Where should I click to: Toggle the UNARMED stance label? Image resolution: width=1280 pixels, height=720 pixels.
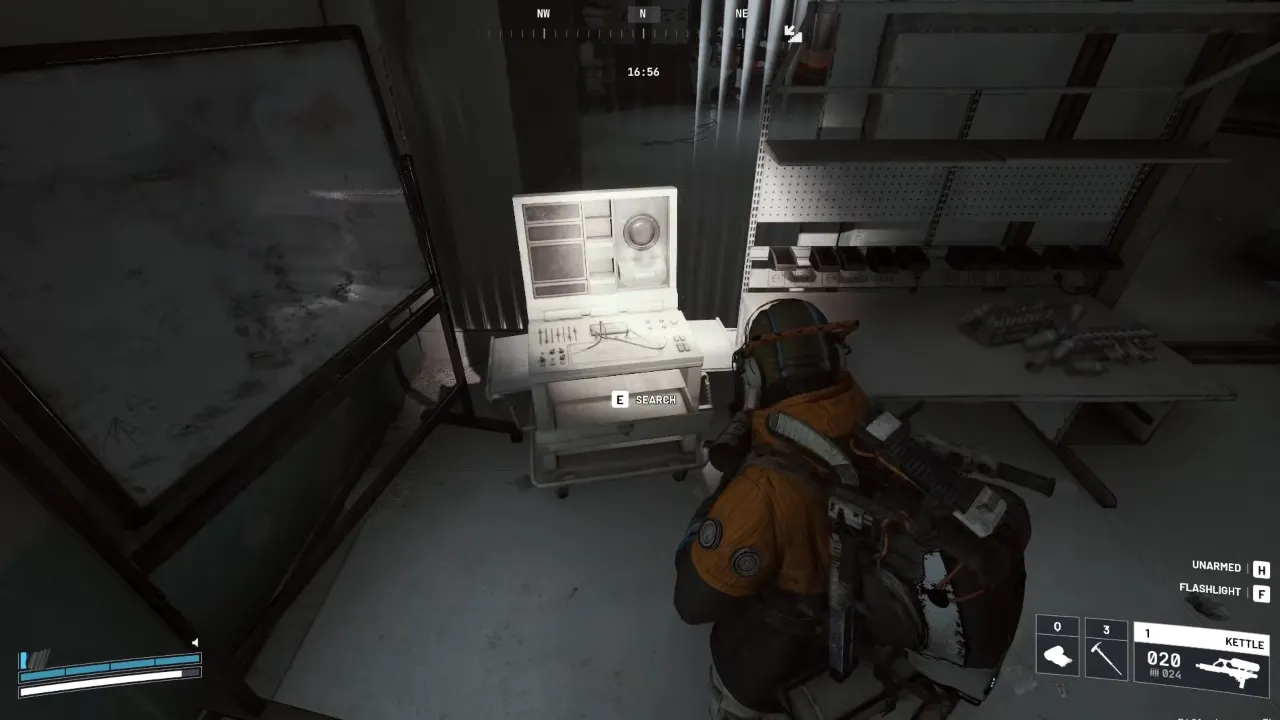[1213, 566]
